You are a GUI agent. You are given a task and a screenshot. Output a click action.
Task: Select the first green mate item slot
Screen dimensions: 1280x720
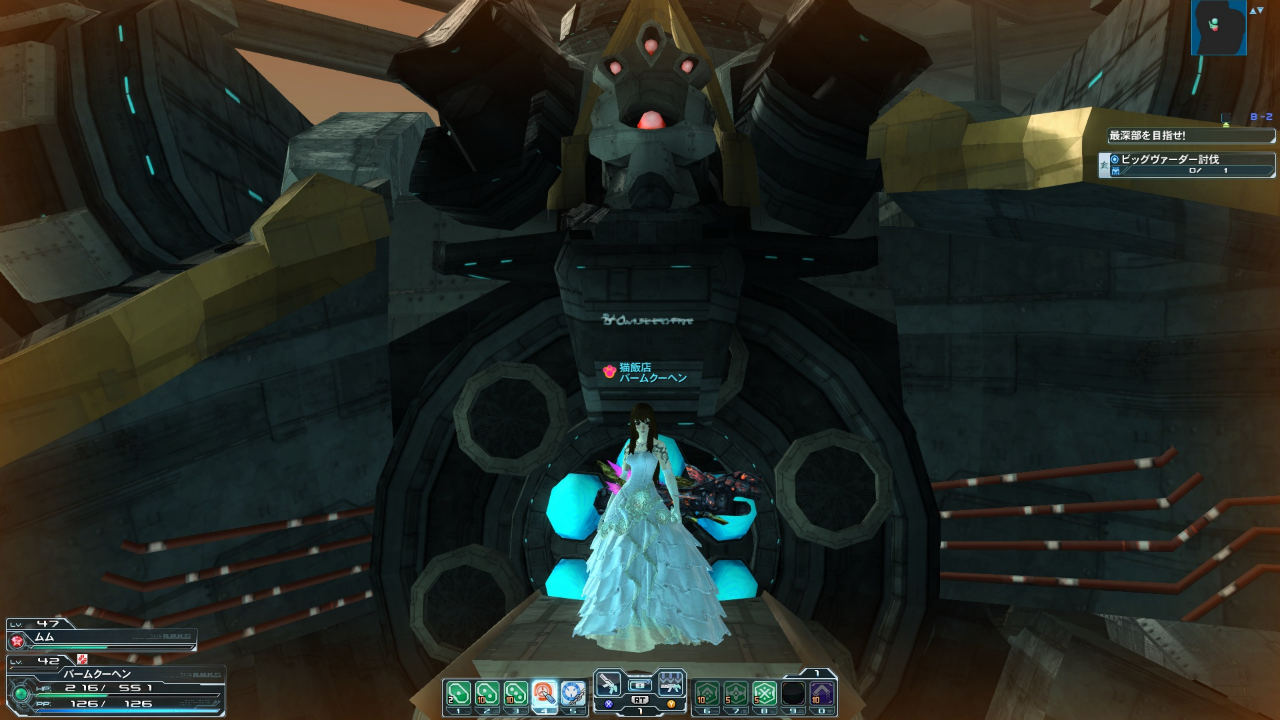tap(458, 693)
